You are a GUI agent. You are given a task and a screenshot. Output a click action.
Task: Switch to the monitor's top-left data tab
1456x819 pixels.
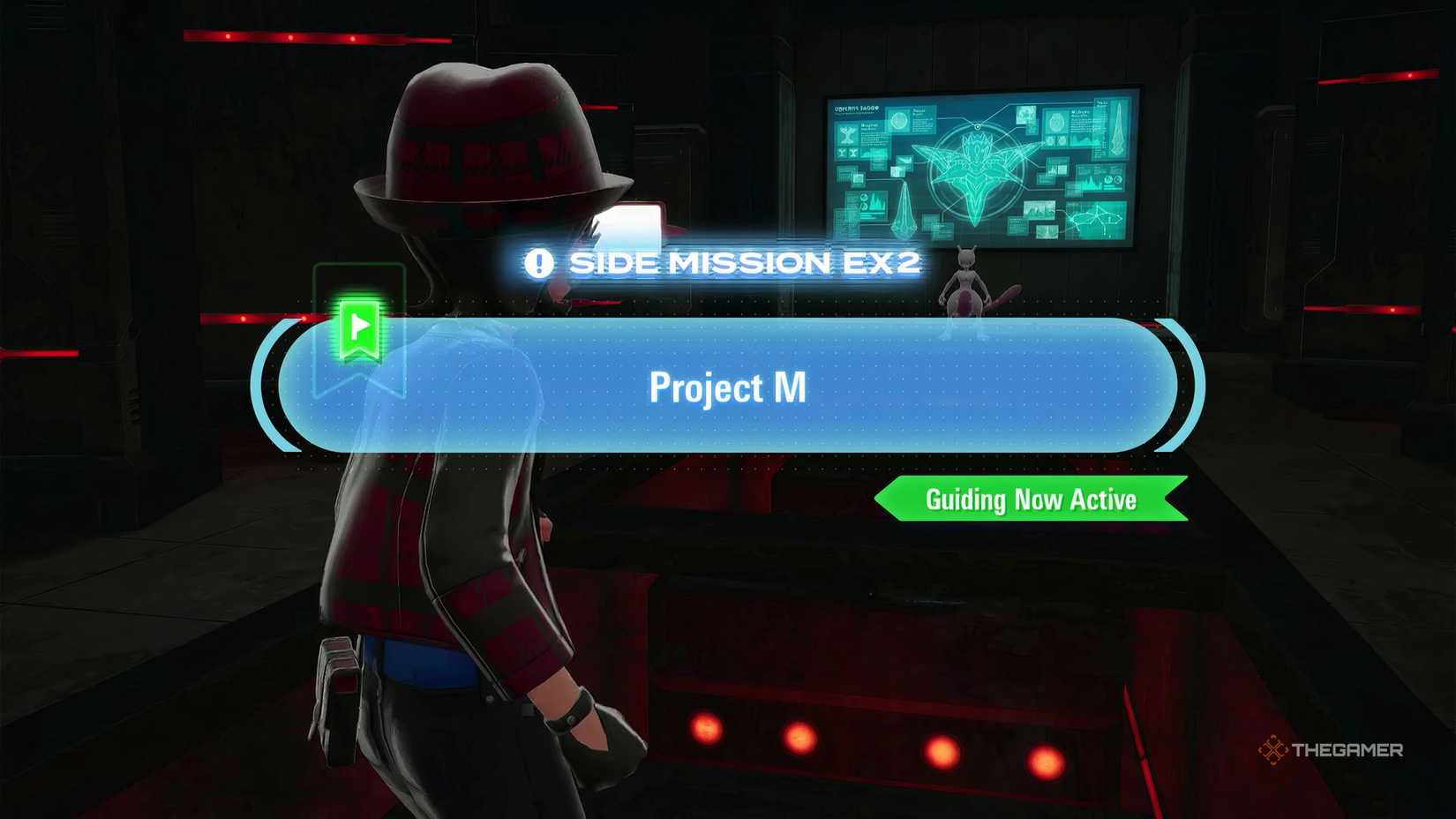856,108
